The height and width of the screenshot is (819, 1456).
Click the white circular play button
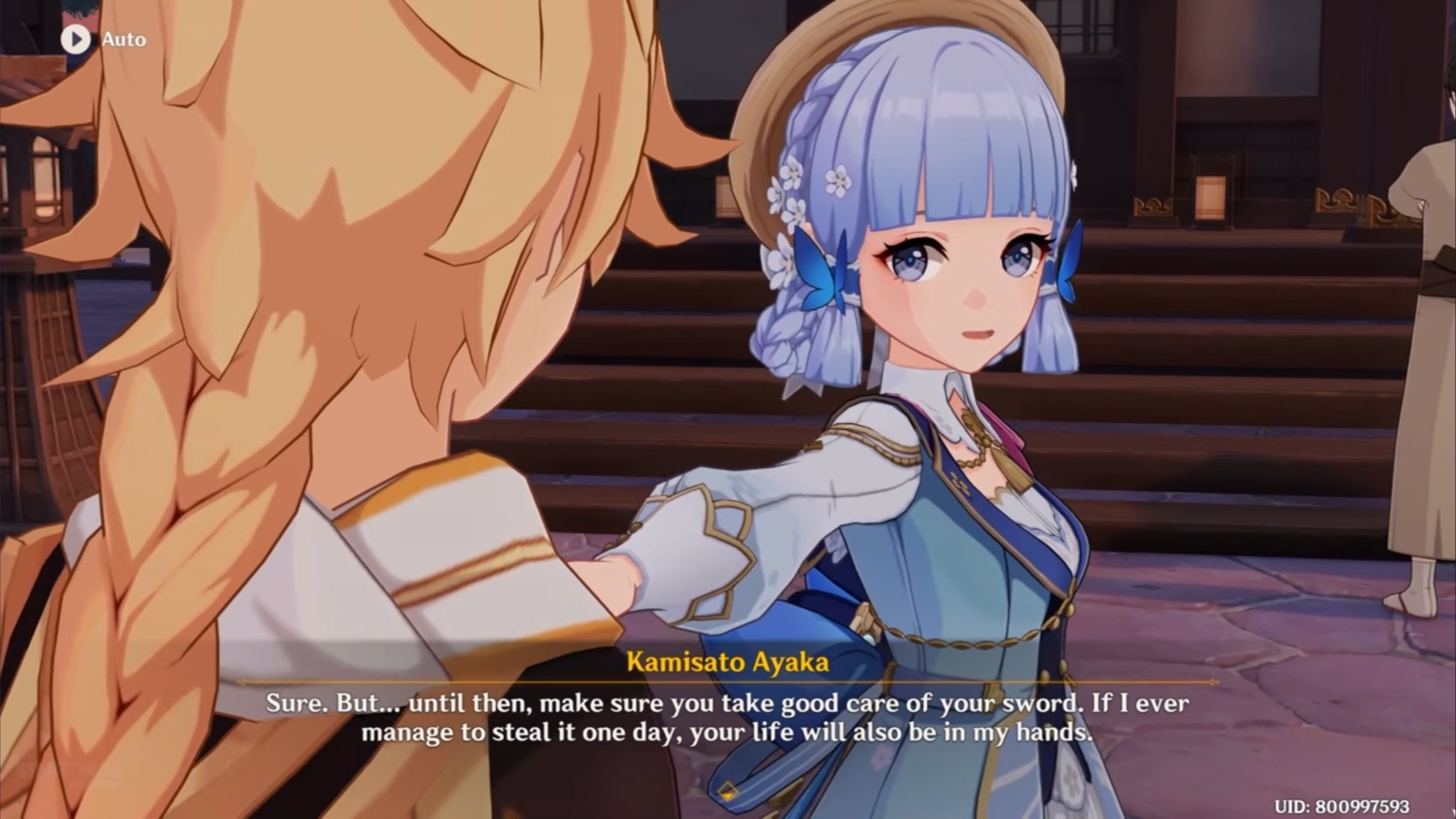coord(75,39)
